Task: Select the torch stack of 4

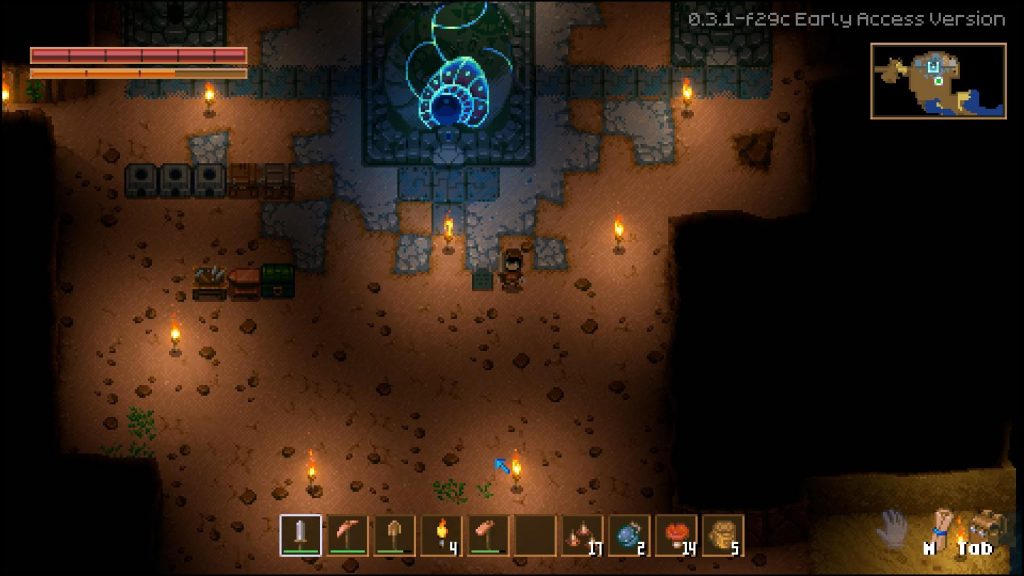Action: coord(441,535)
